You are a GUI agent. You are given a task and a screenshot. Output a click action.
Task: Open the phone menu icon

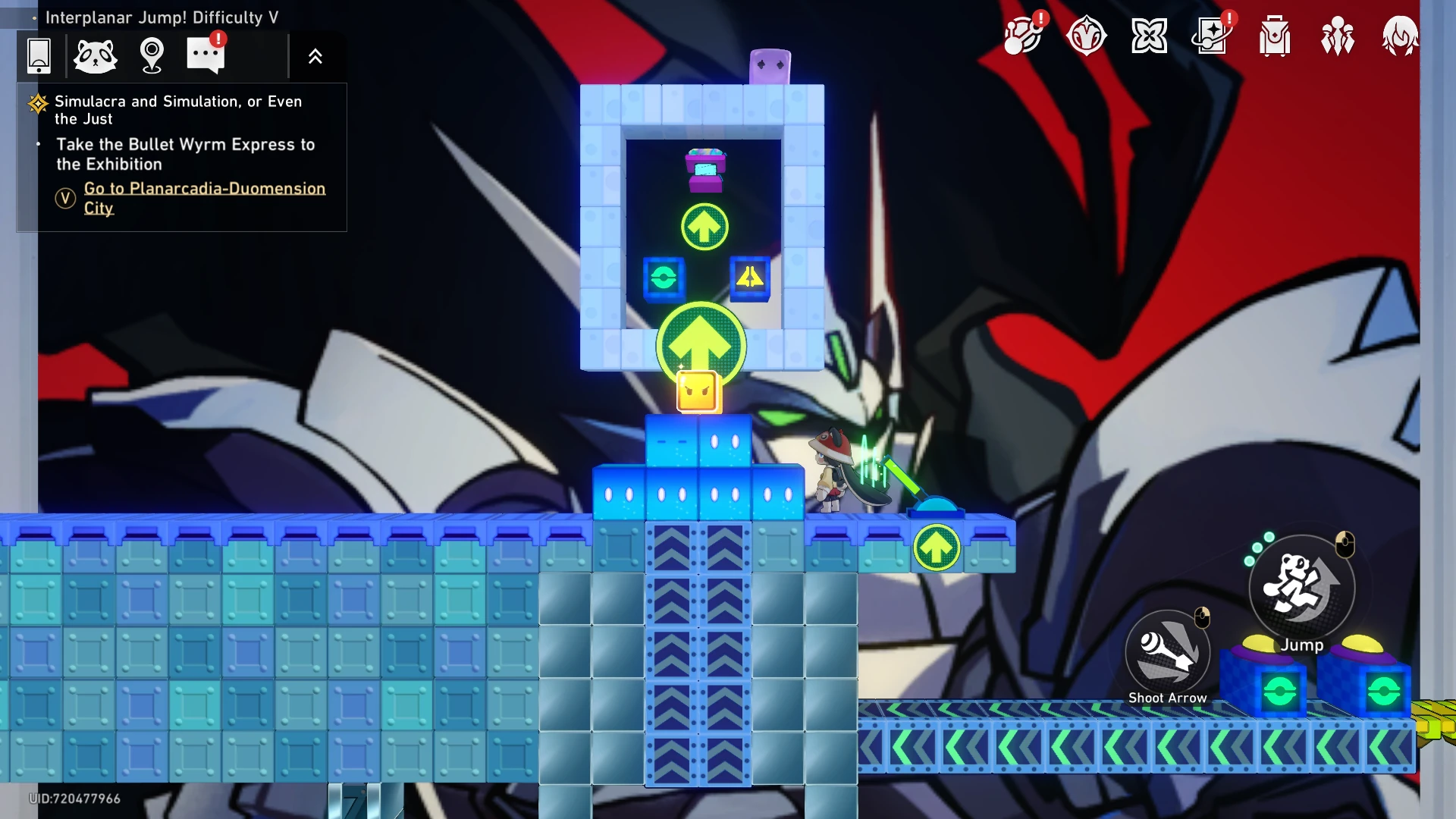(39, 55)
